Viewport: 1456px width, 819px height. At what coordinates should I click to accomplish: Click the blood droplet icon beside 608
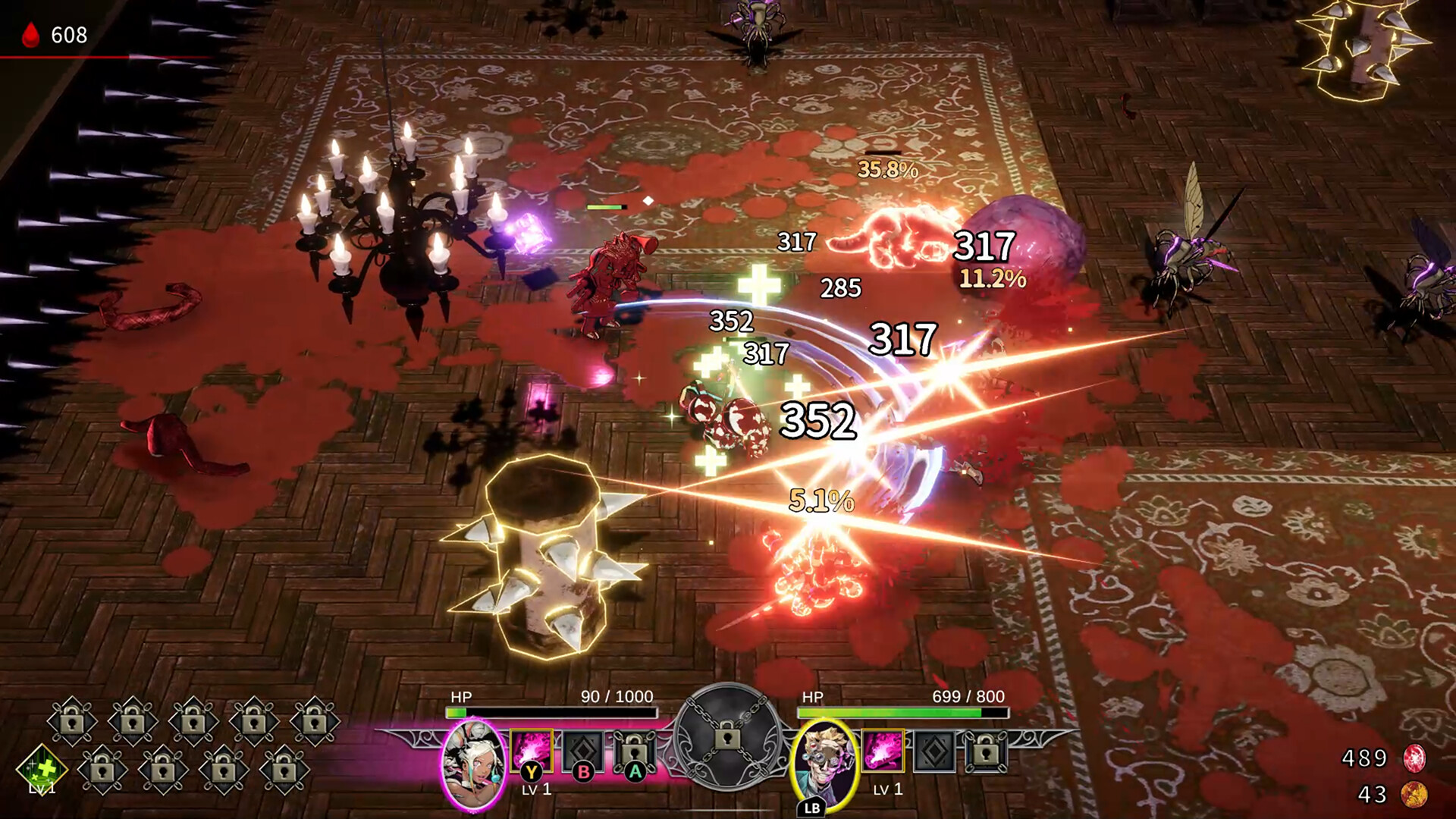coord(29,34)
